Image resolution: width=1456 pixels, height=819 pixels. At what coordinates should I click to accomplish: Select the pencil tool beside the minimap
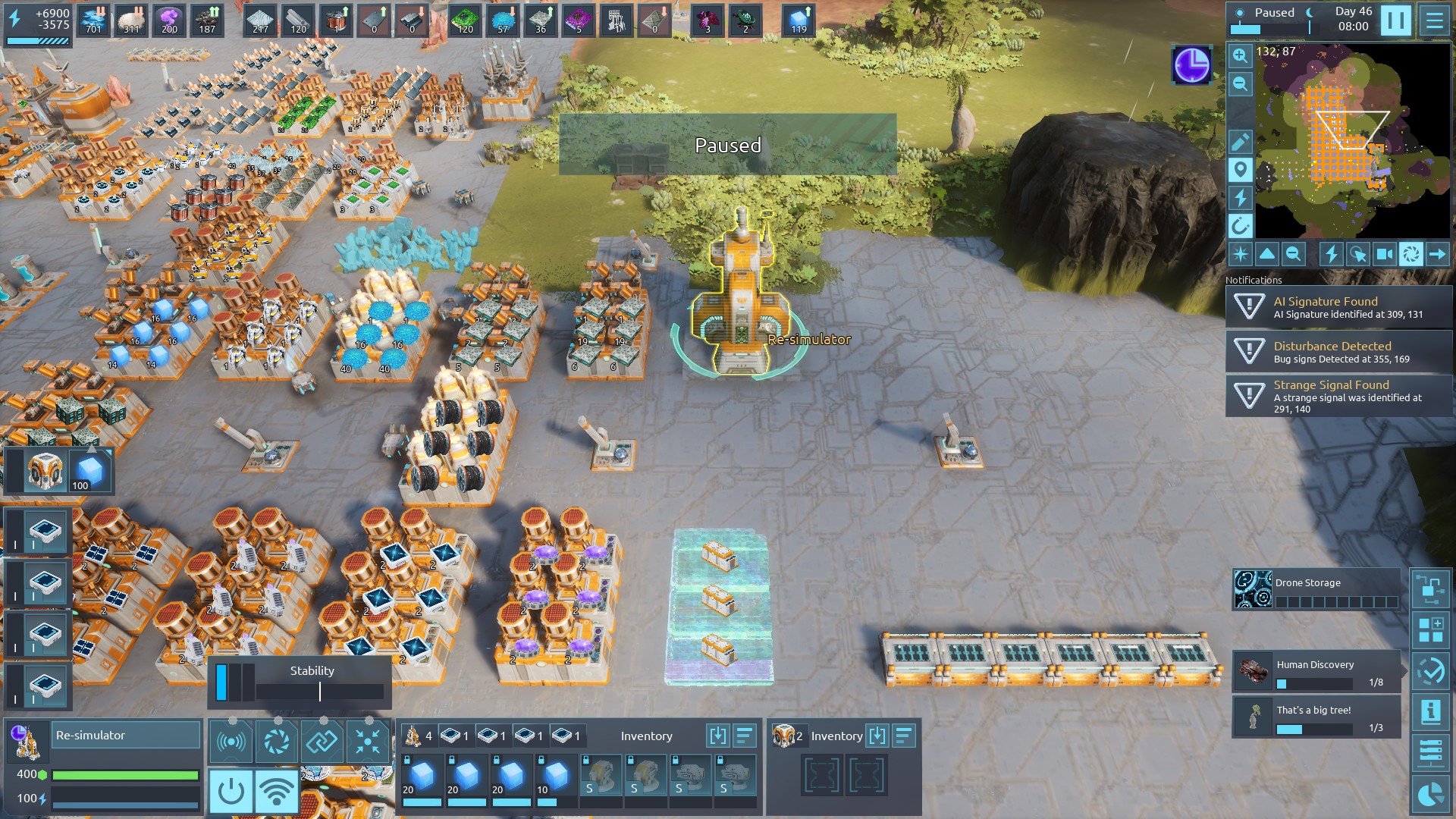coord(1240,142)
